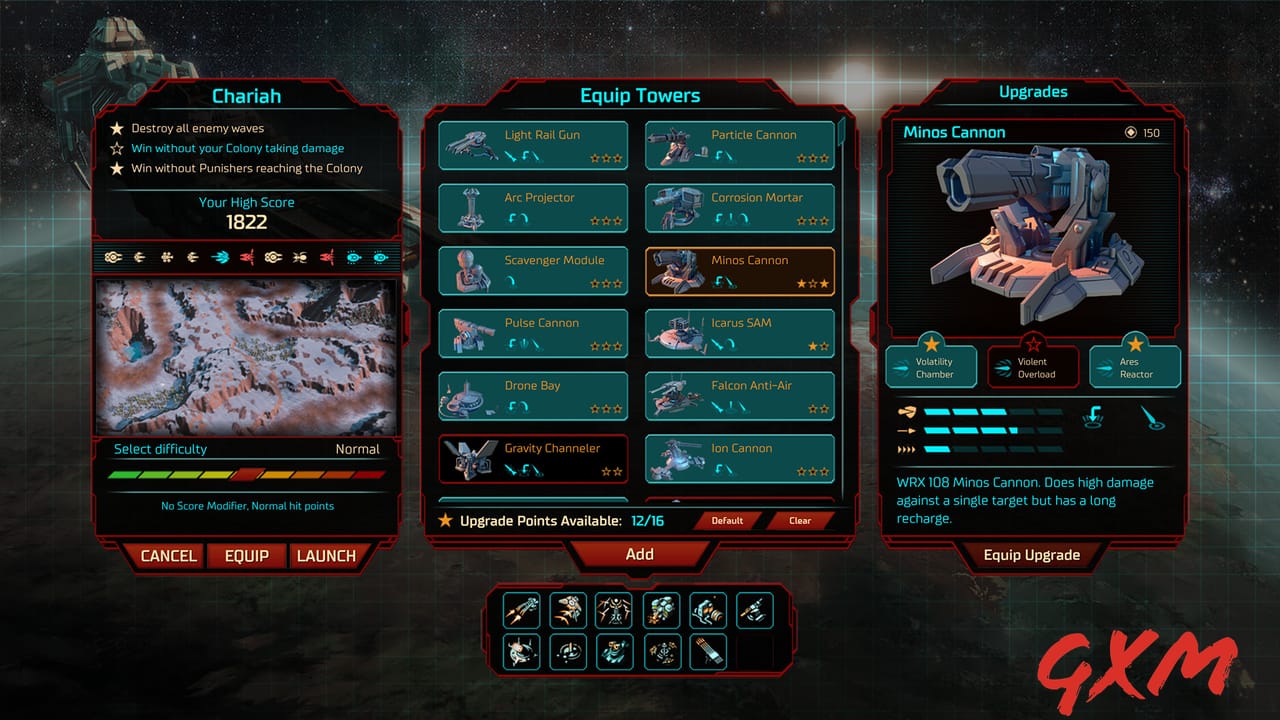Select the Minos Cannon entry
This screenshot has width=1280, height=720.
point(740,270)
